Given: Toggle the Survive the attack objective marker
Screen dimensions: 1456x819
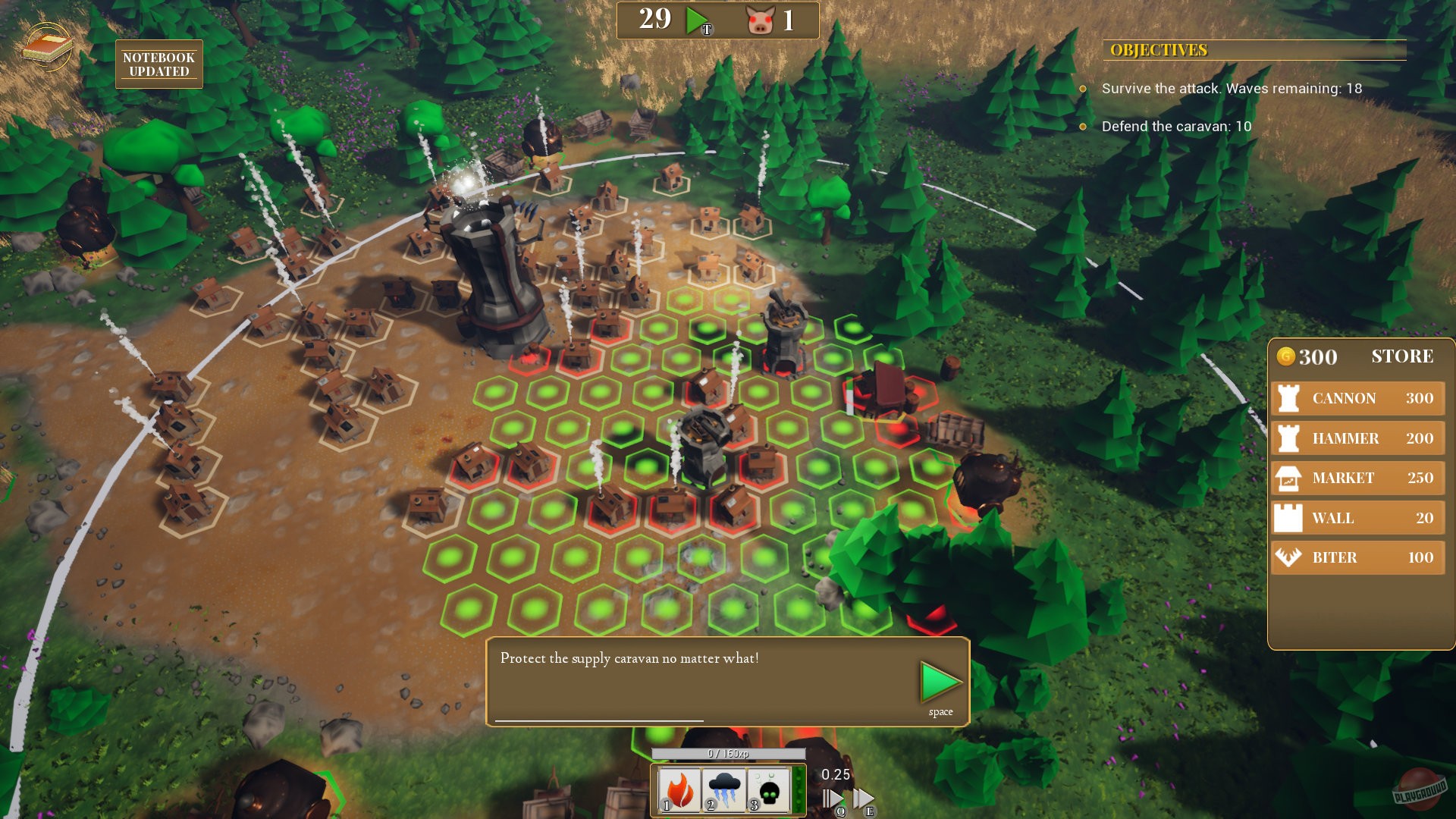Looking at the screenshot, I should point(1082,89).
